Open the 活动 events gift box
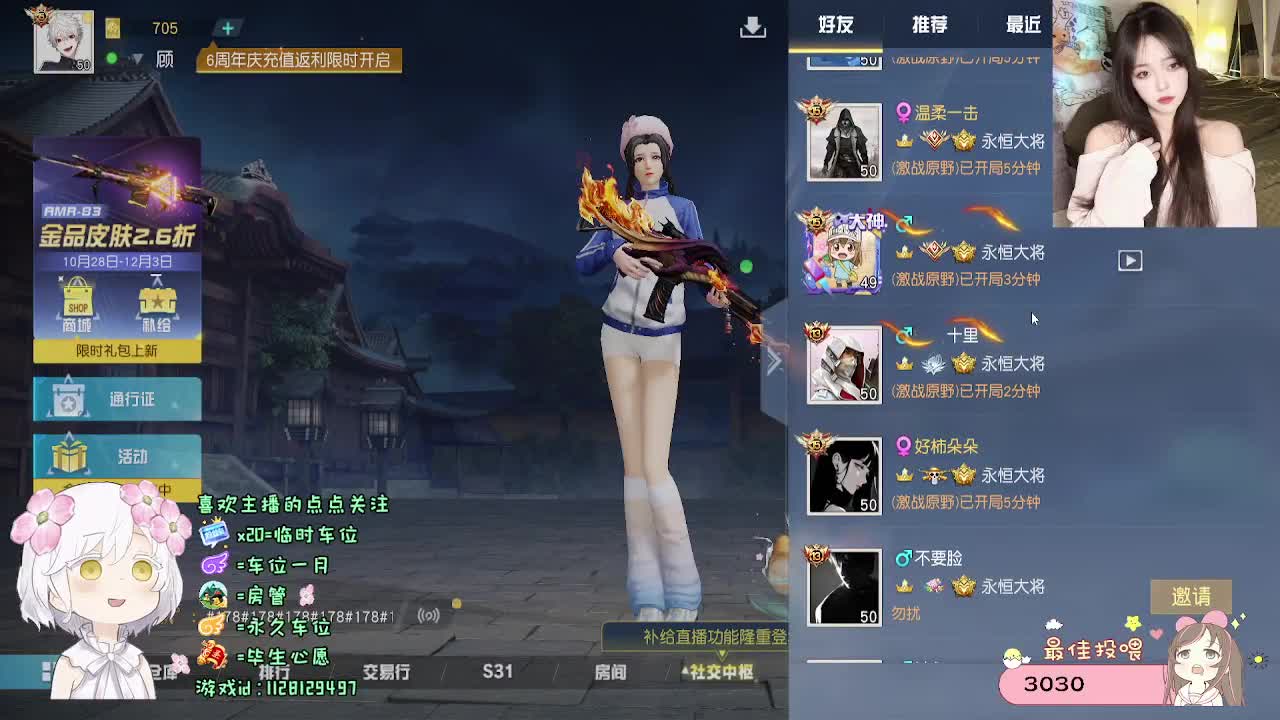The image size is (1280, 720). pos(117,456)
